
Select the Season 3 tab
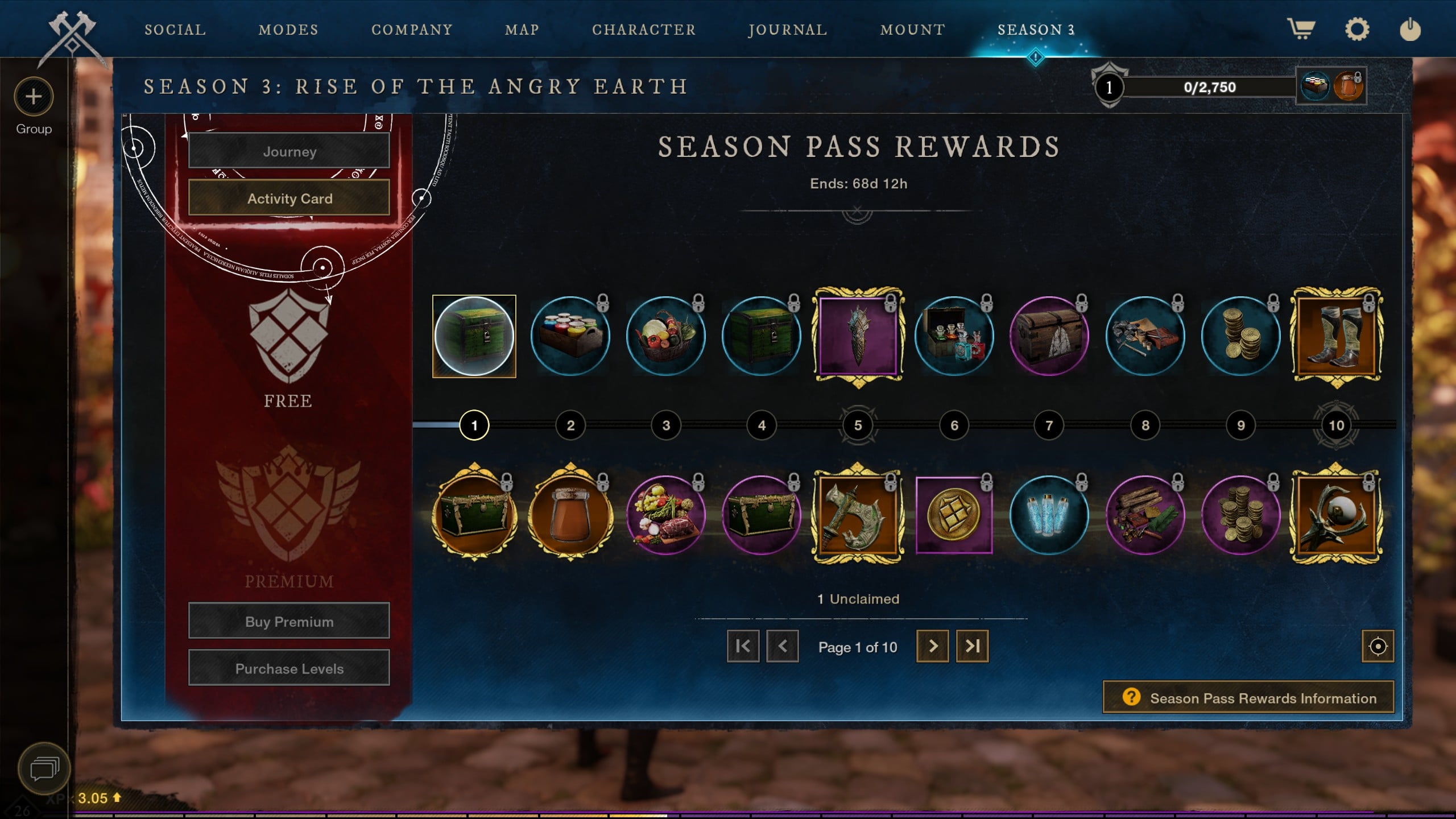[x=1036, y=30]
